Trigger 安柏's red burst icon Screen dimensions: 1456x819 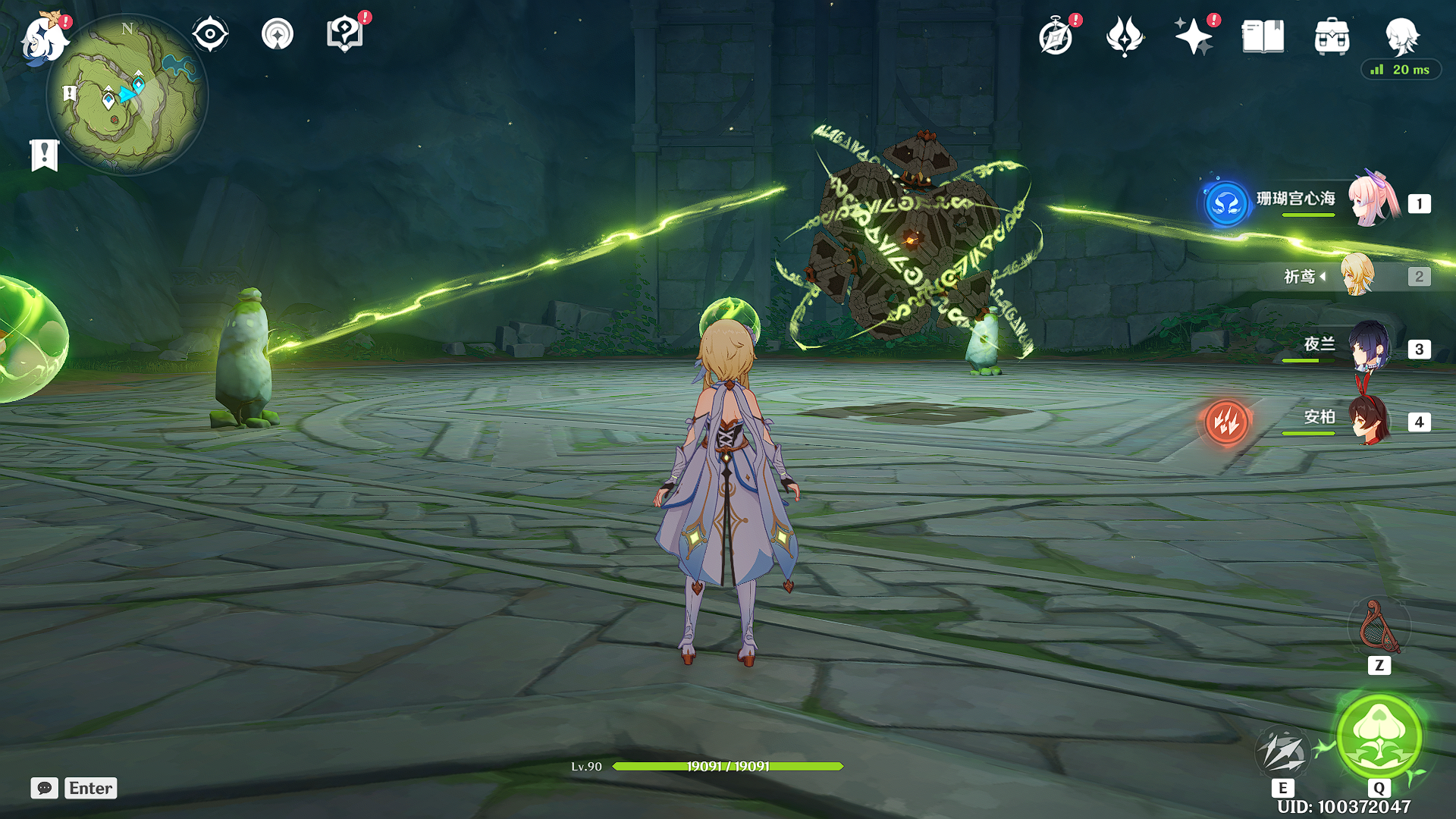(x=1226, y=422)
